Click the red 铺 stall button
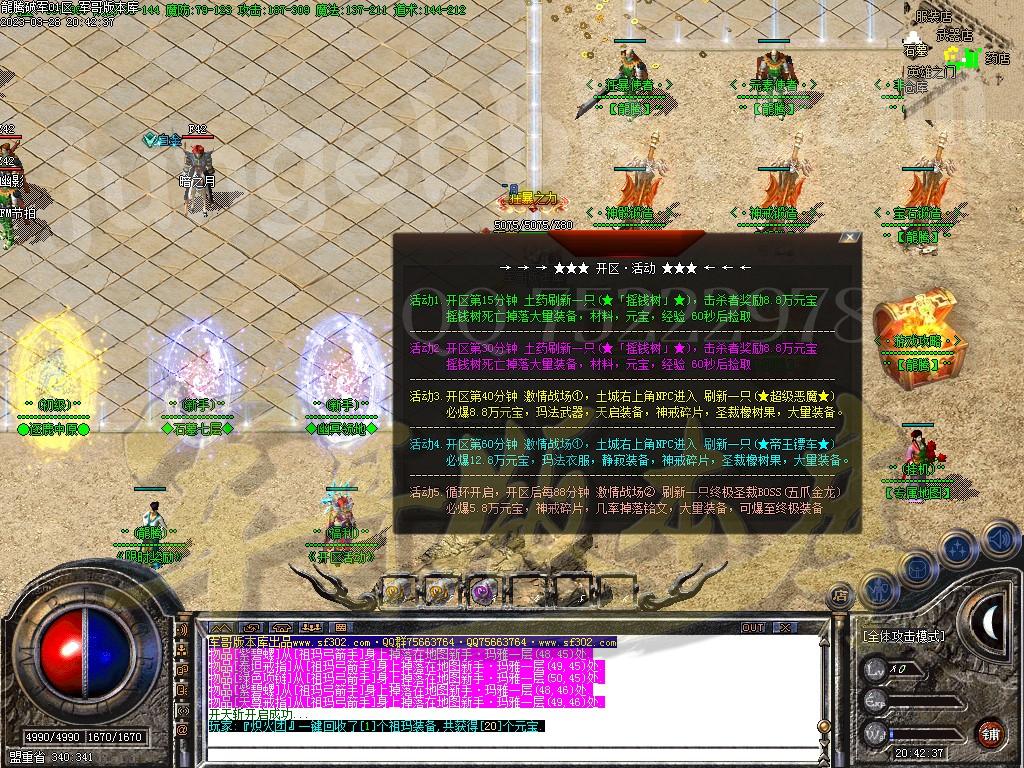1024x768 pixels. pyautogui.click(x=991, y=733)
